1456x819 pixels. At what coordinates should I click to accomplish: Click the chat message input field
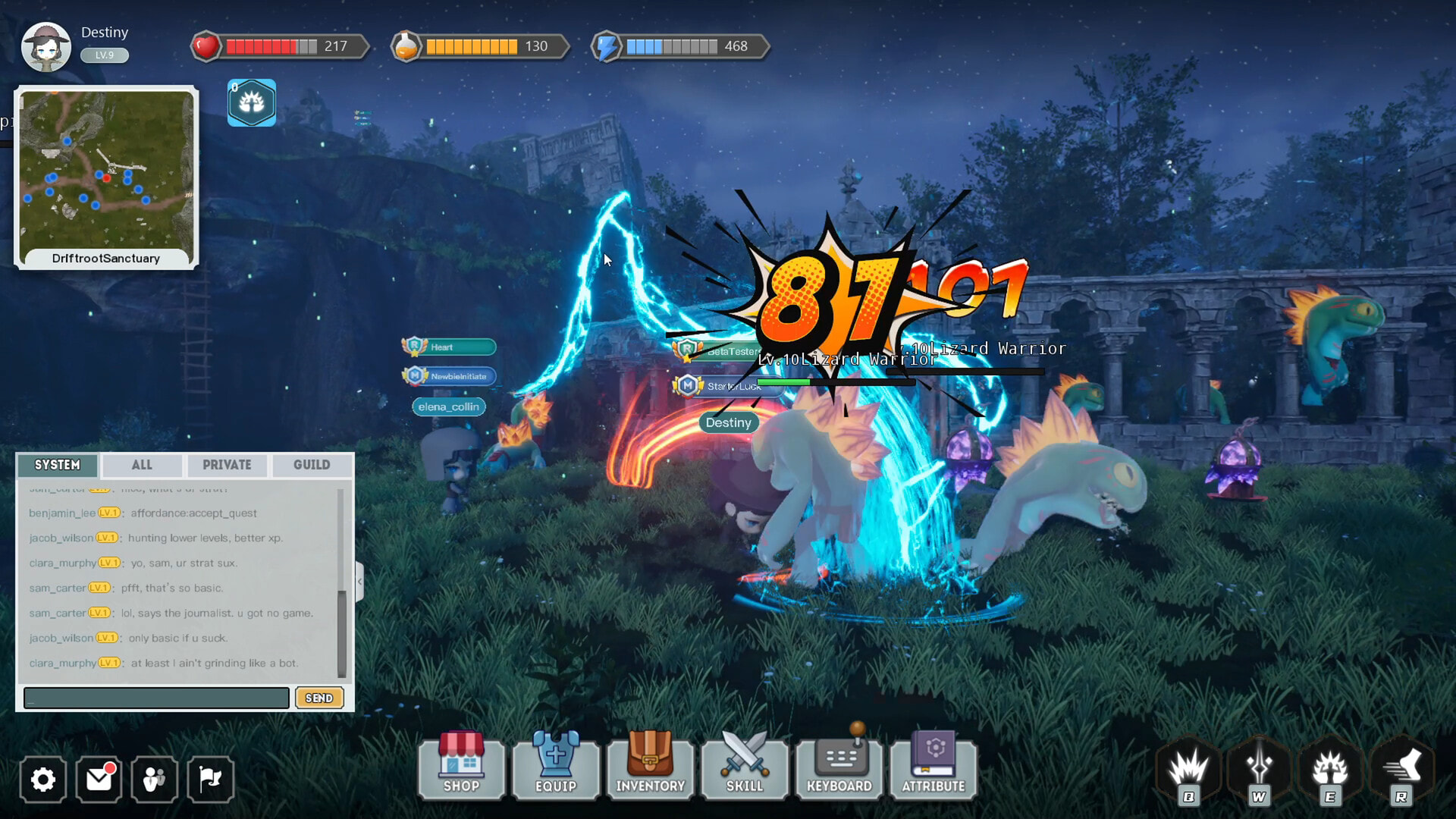156,698
